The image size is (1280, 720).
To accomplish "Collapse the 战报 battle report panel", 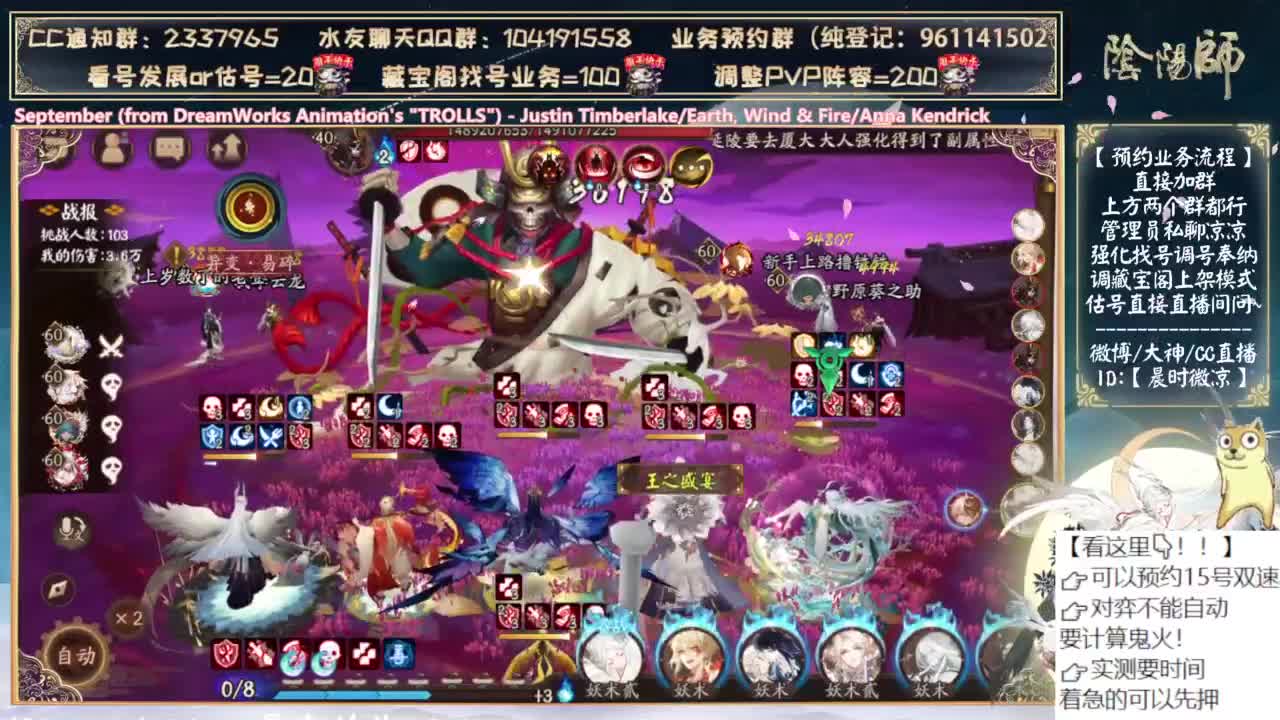I will (79, 210).
